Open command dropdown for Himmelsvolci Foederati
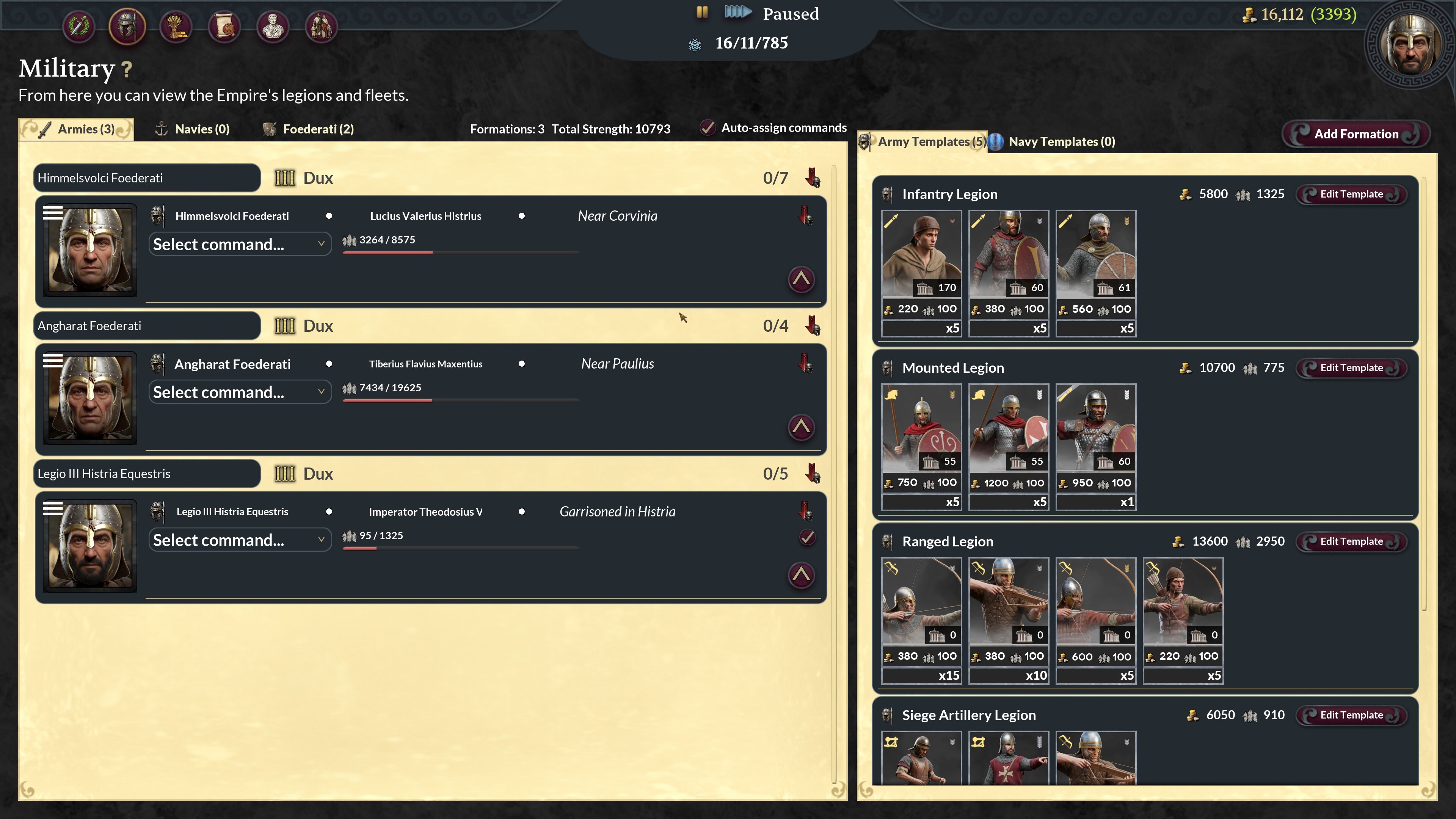Viewport: 1456px width, 819px height. click(x=240, y=244)
